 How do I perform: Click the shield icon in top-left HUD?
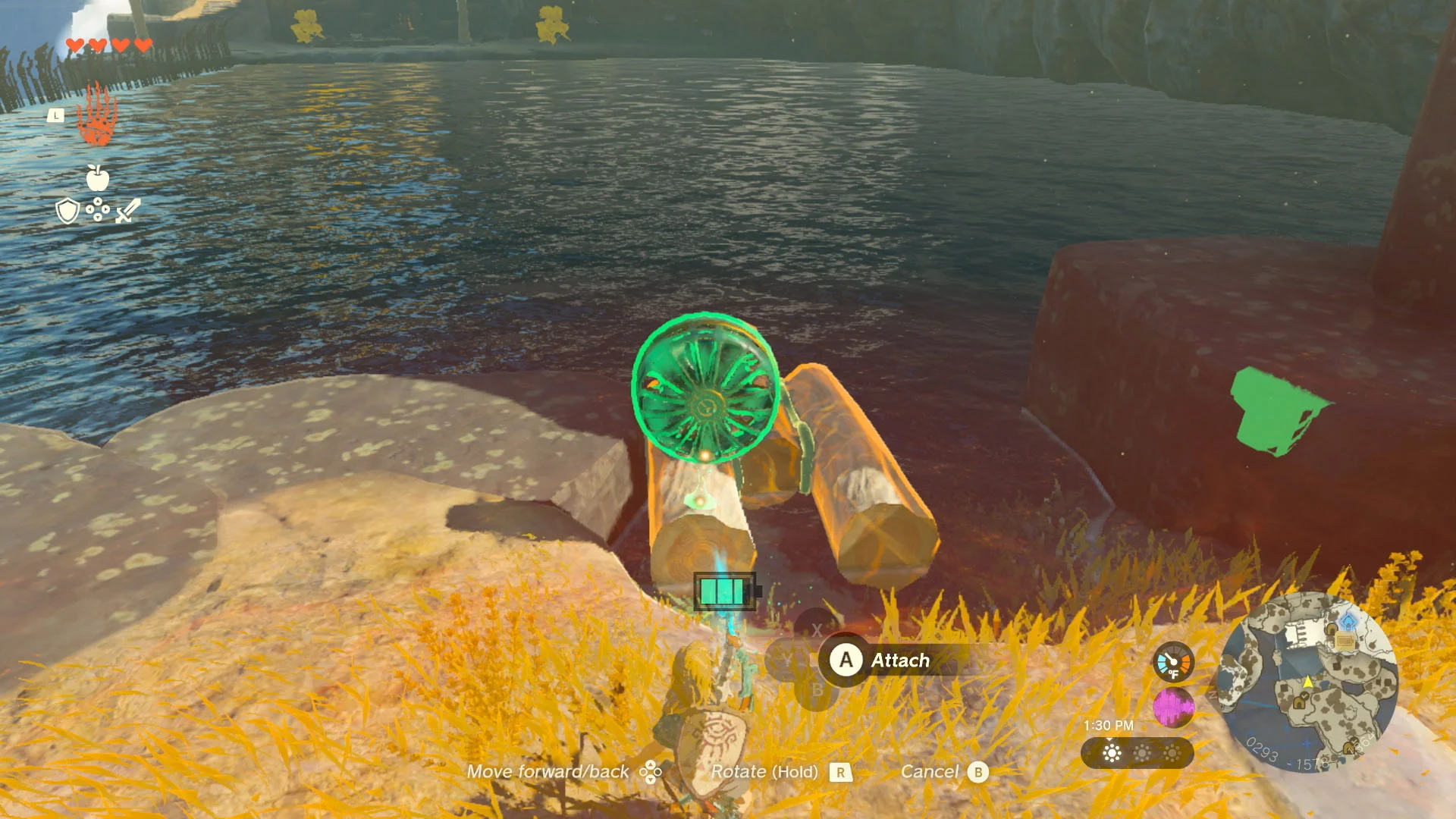point(67,212)
